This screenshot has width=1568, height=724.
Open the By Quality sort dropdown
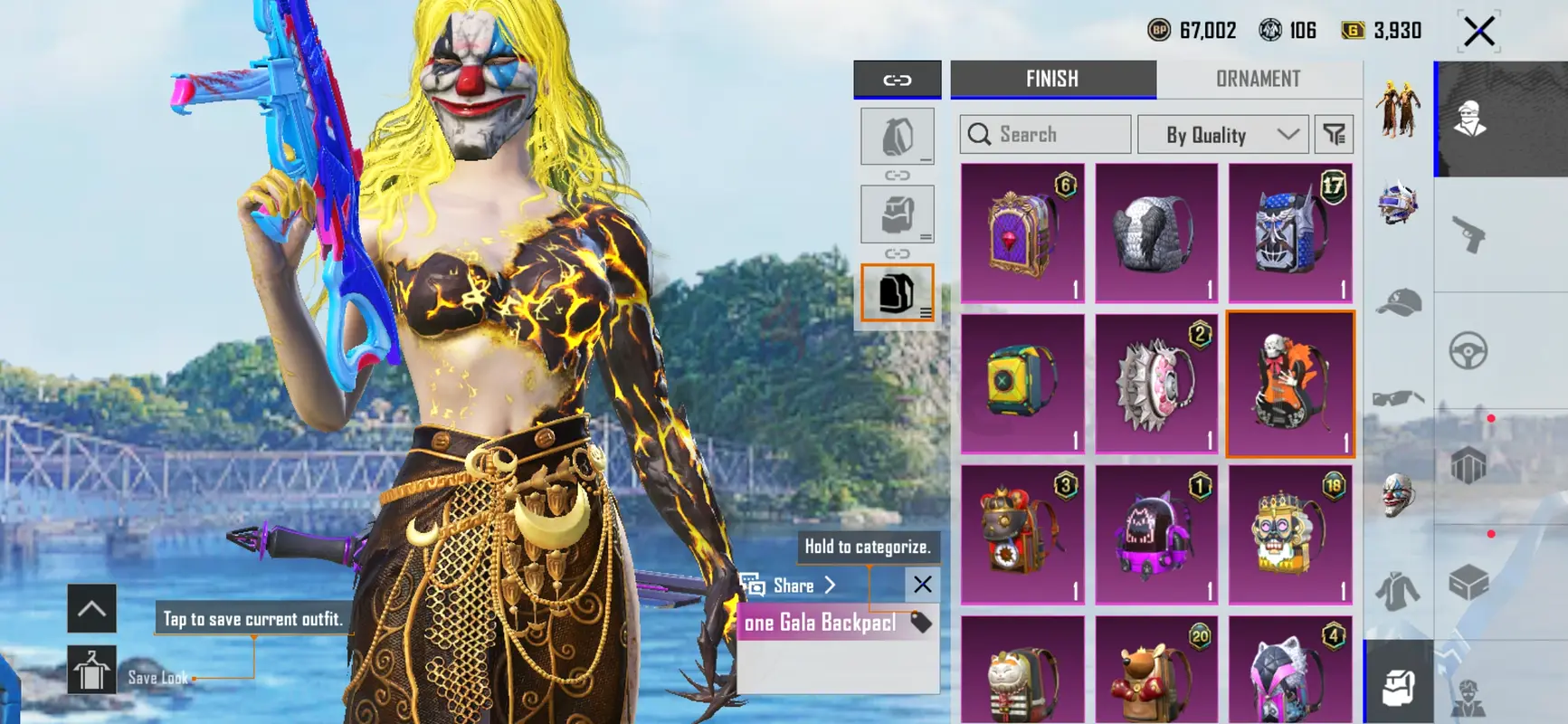coord(1222,135)
